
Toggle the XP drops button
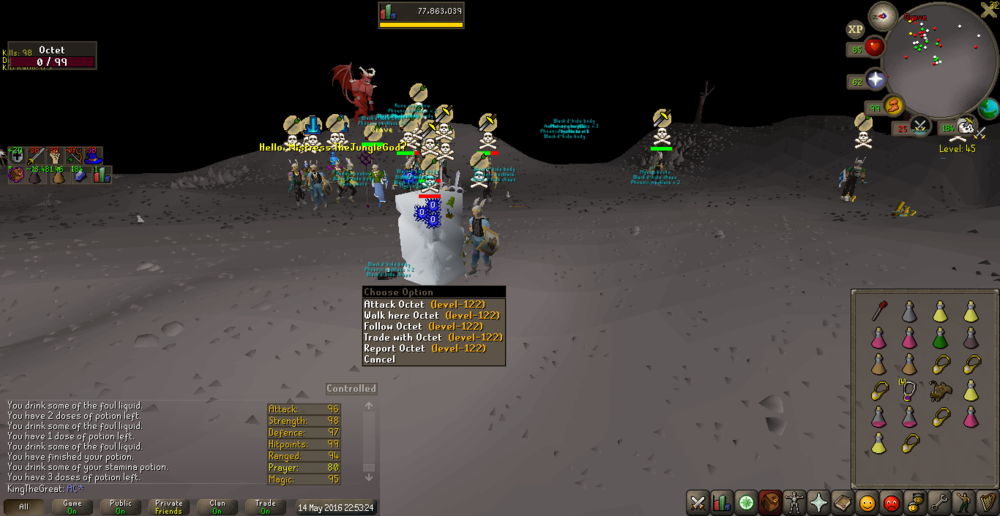(856, 30)
